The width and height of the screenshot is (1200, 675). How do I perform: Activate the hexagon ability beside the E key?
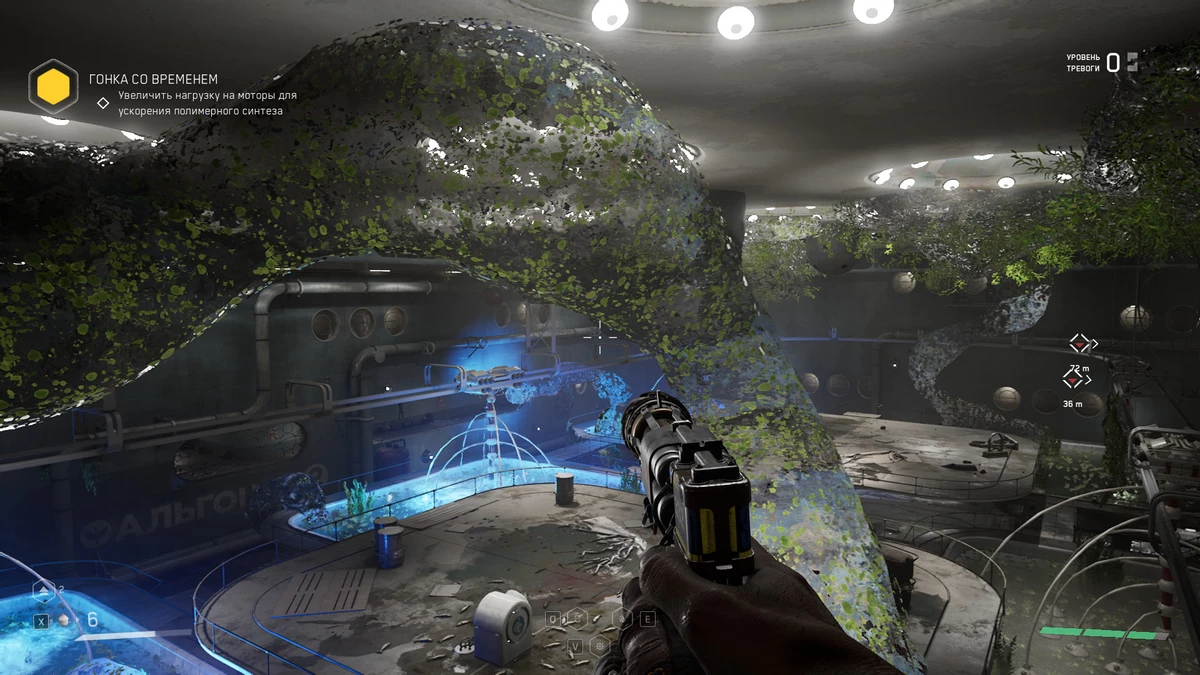click(623, 618)
